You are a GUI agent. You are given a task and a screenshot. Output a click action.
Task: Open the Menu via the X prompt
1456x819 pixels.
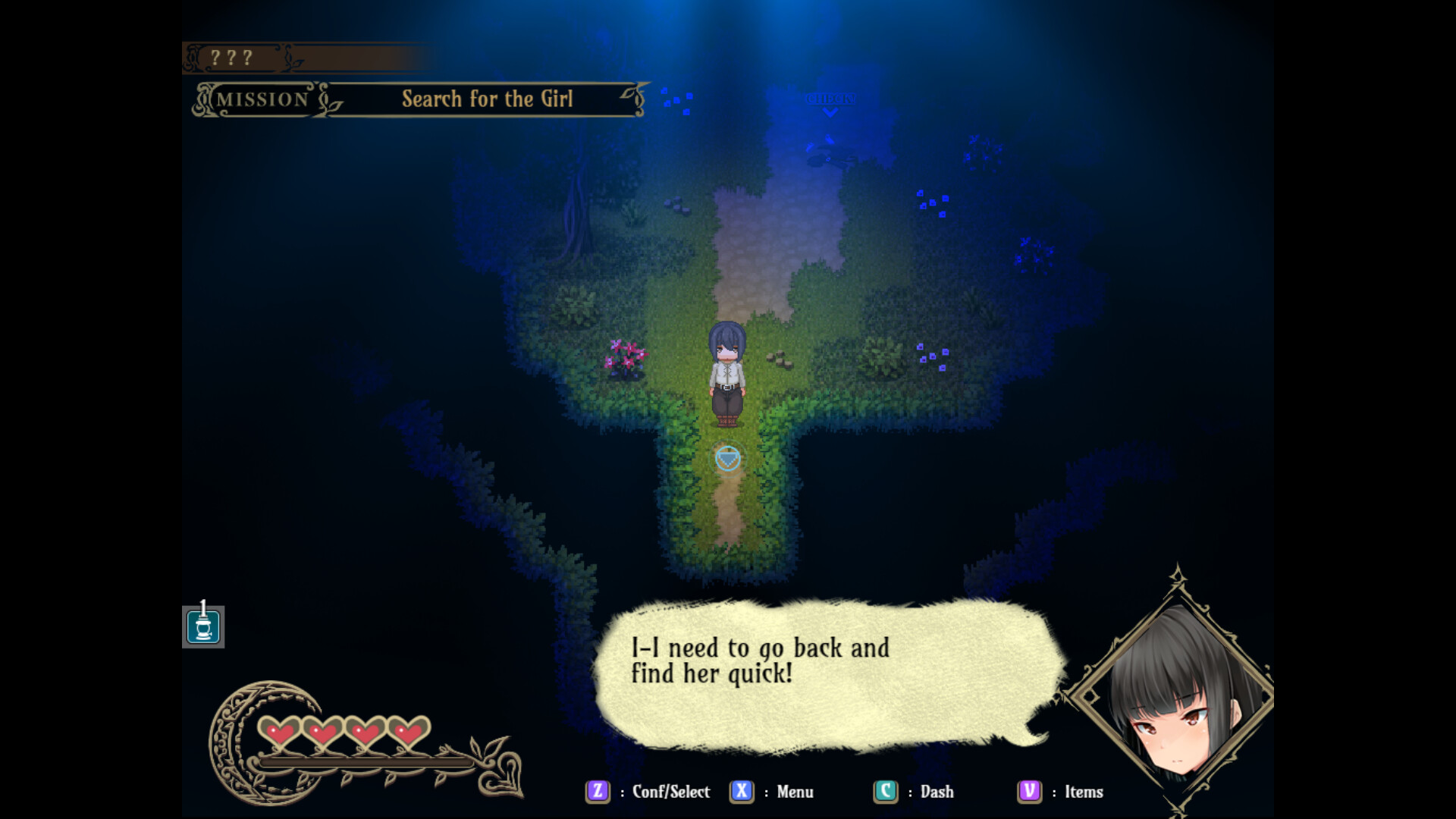[742, 792]
